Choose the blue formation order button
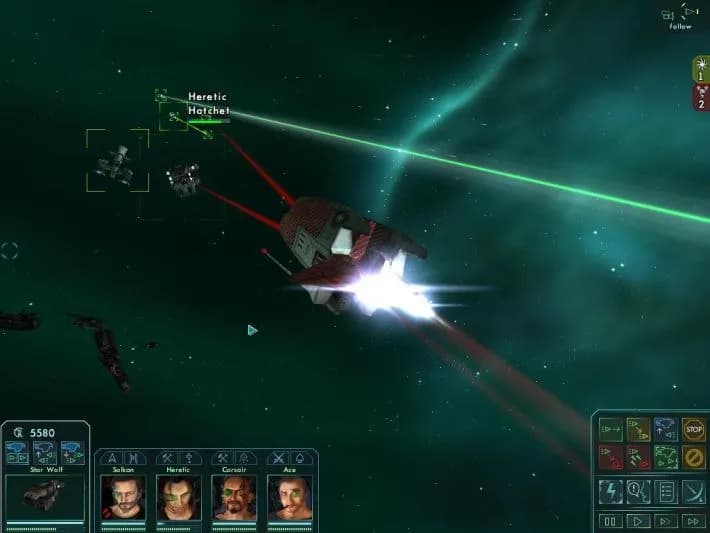 click(x=665, y=430)
